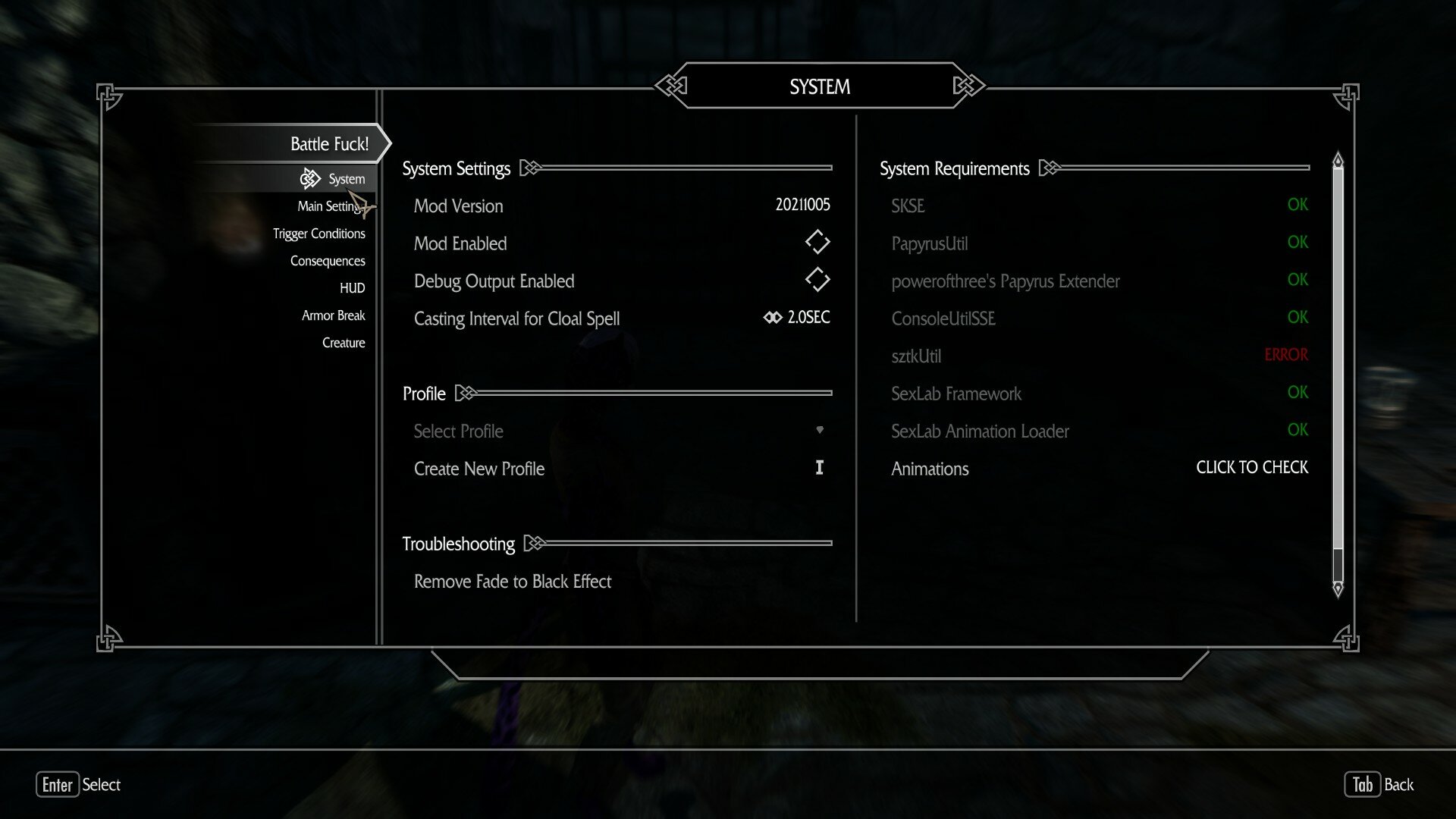Select the HUD settings page
Screen dimensions: 1456x819
pyautogui.click(x=352, y=288)
